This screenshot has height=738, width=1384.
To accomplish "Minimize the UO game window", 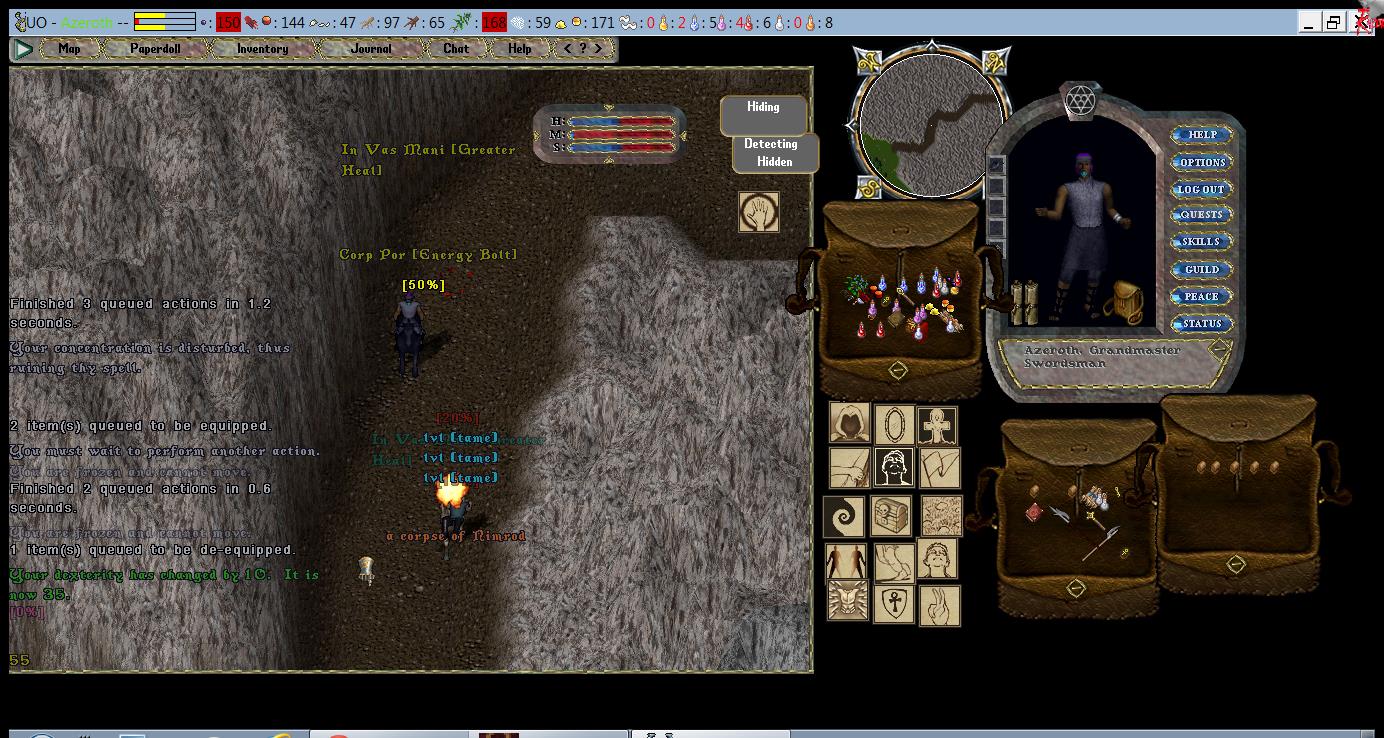I will (1311, 22).
